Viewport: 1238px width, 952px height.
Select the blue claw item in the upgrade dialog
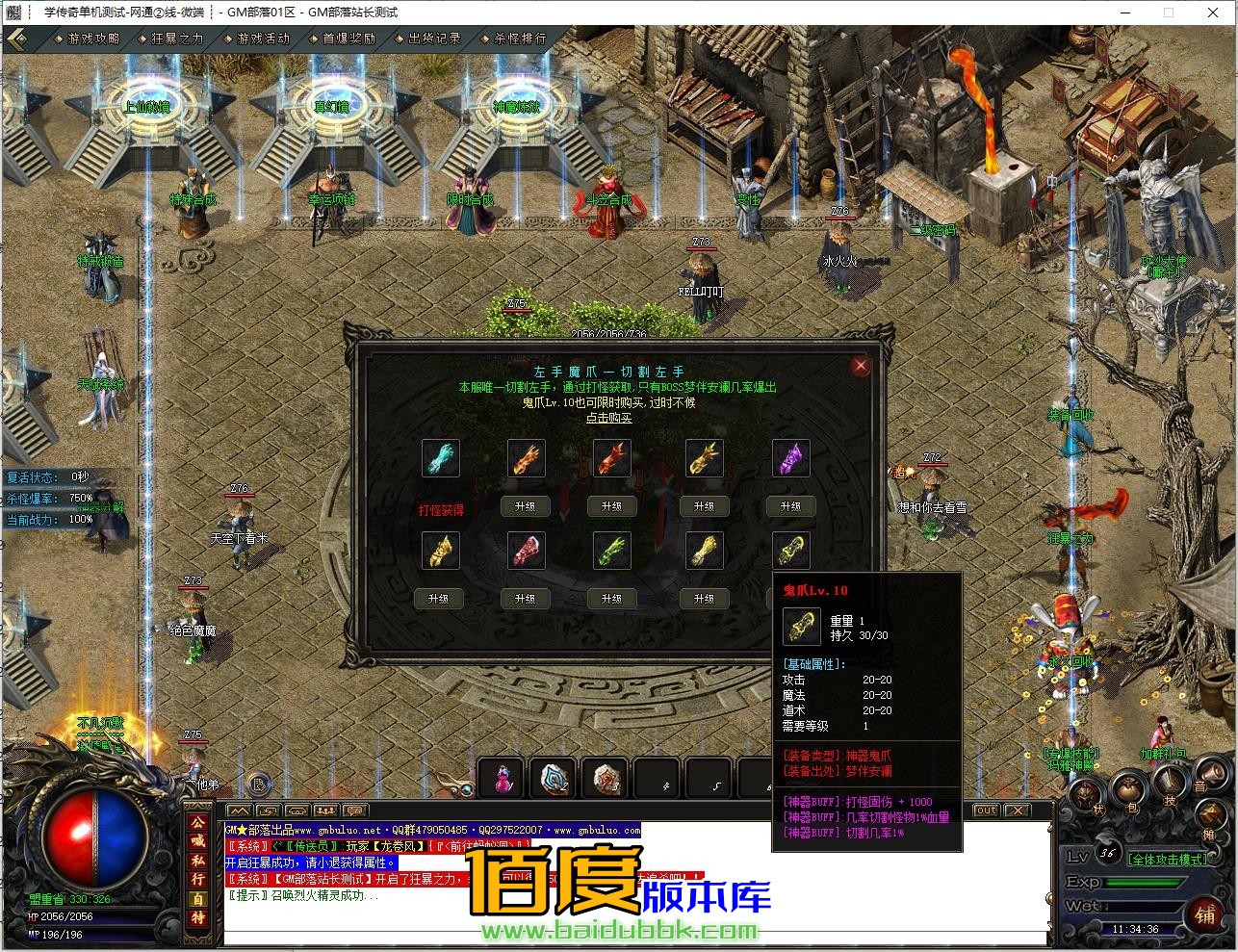441,458
